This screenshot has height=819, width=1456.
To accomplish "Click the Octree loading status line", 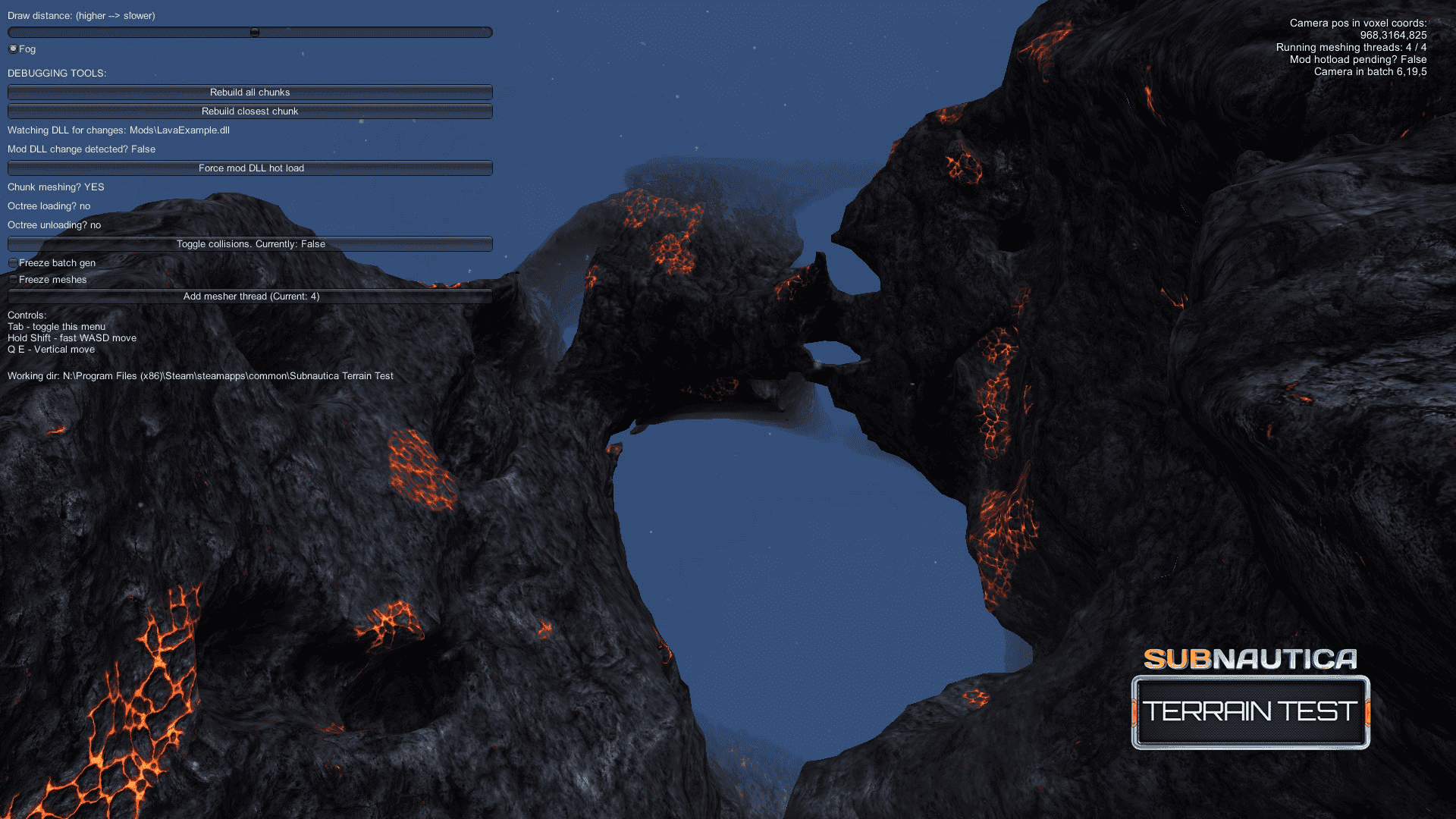I will [x=48, y=206].
